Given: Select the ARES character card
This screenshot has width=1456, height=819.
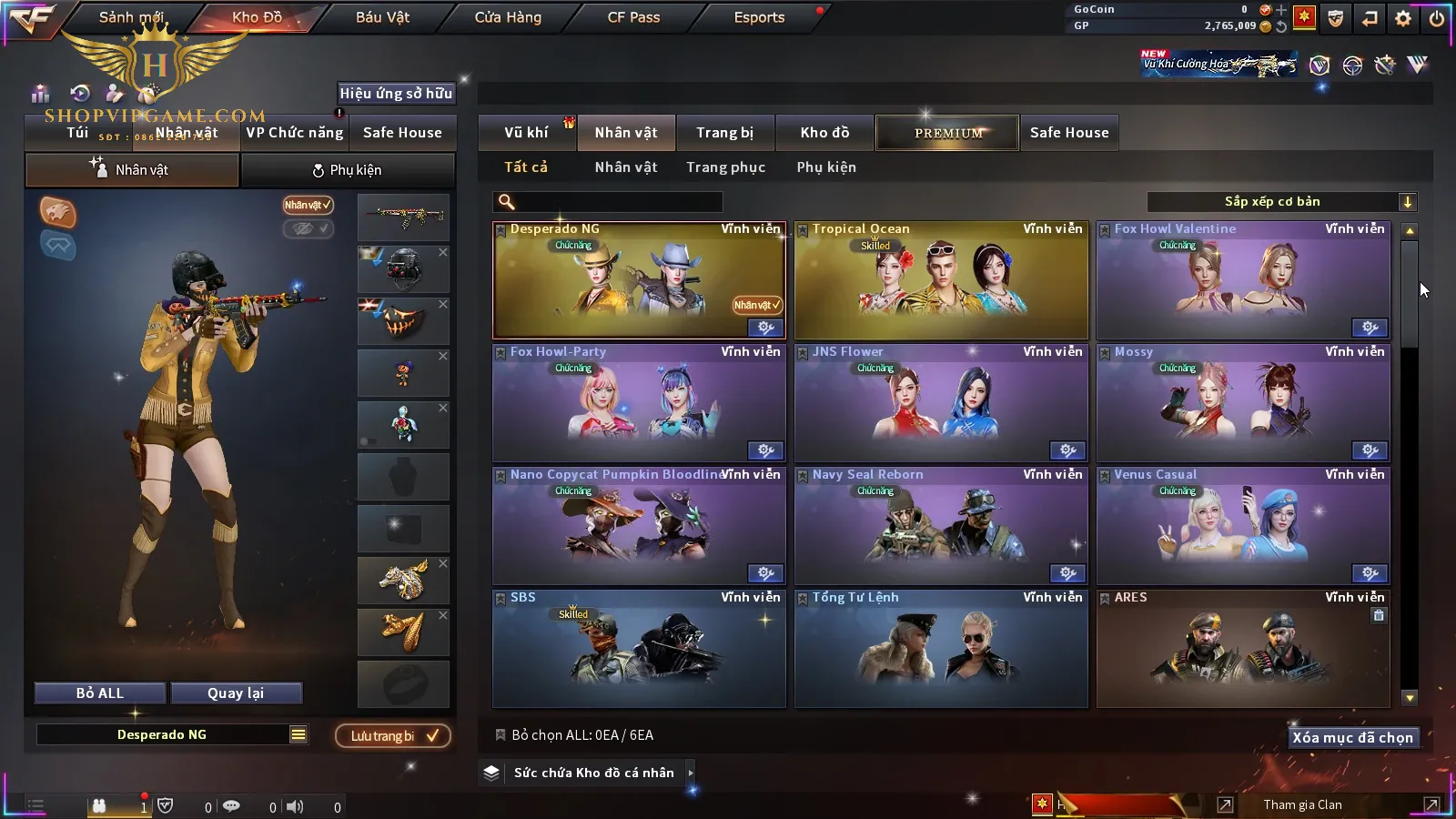Looking at the screenshot, I should (1243, 651).
